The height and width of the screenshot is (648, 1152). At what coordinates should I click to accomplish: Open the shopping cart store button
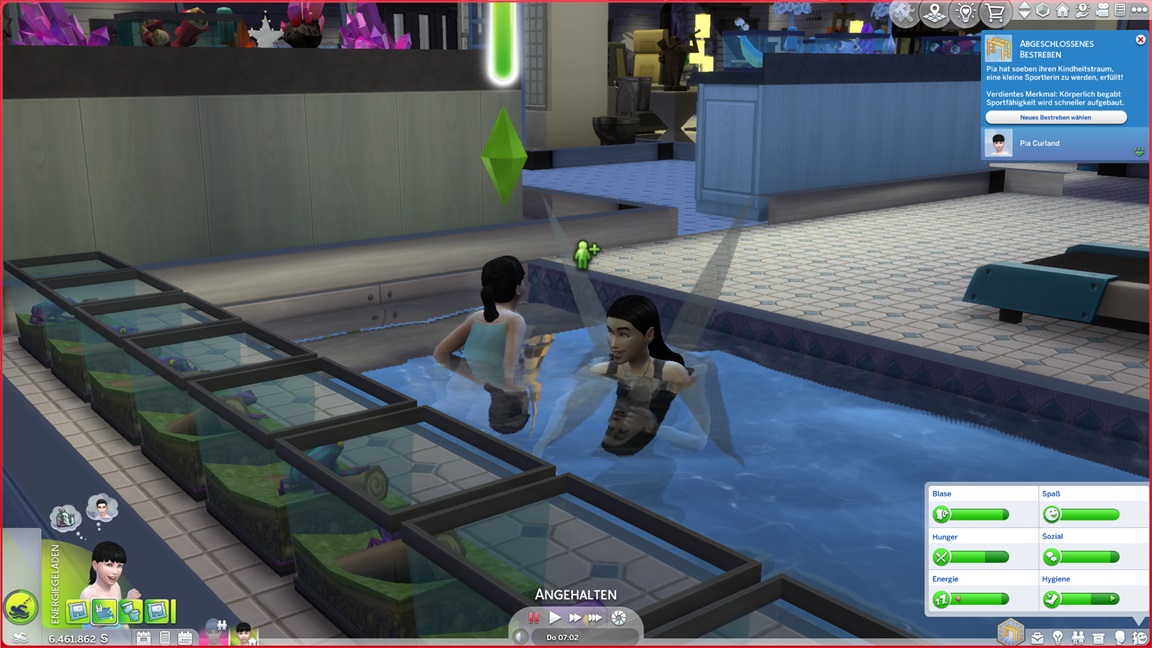(994, 12)
